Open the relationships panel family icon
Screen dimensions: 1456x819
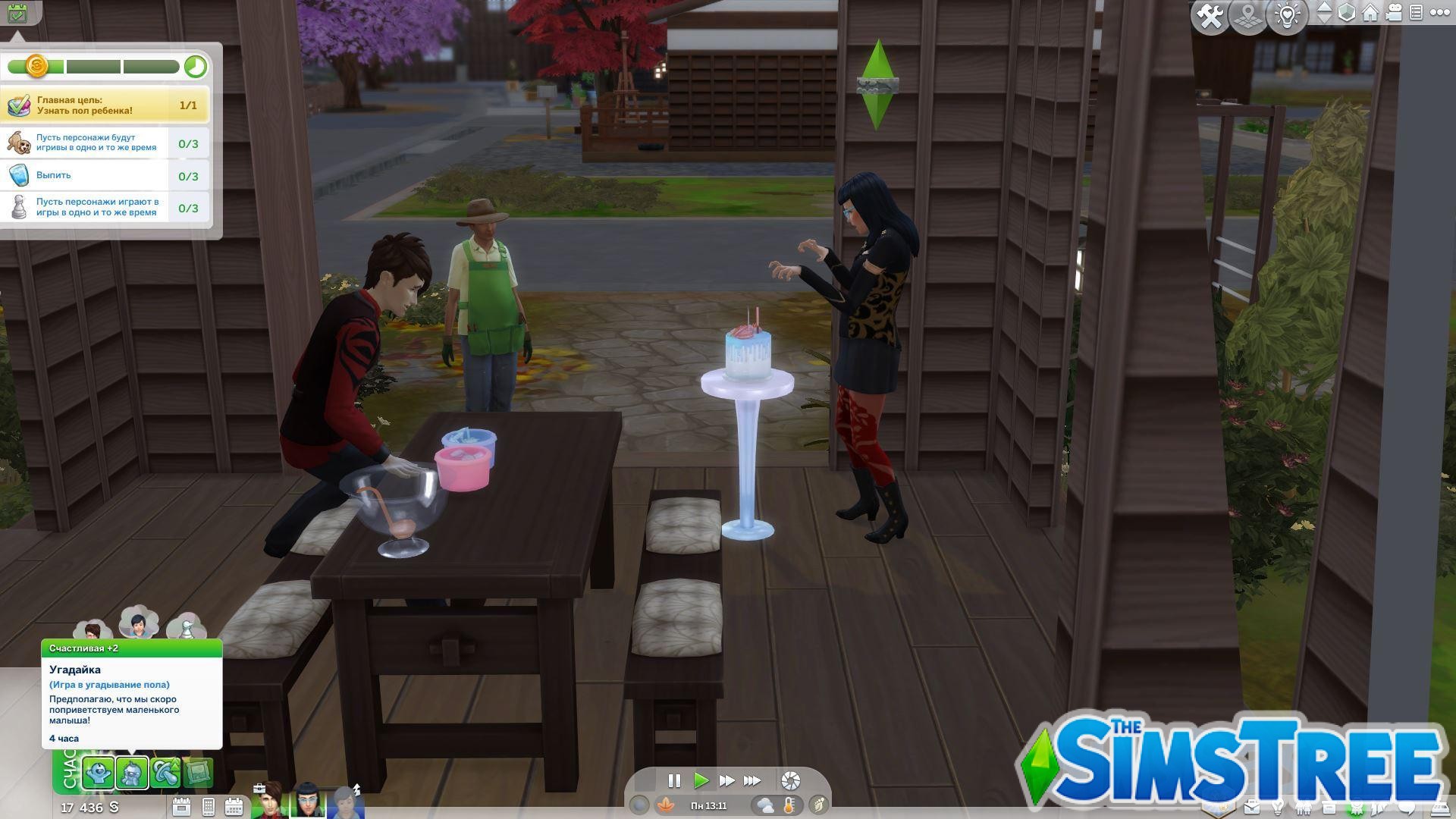pos(1304,808)
